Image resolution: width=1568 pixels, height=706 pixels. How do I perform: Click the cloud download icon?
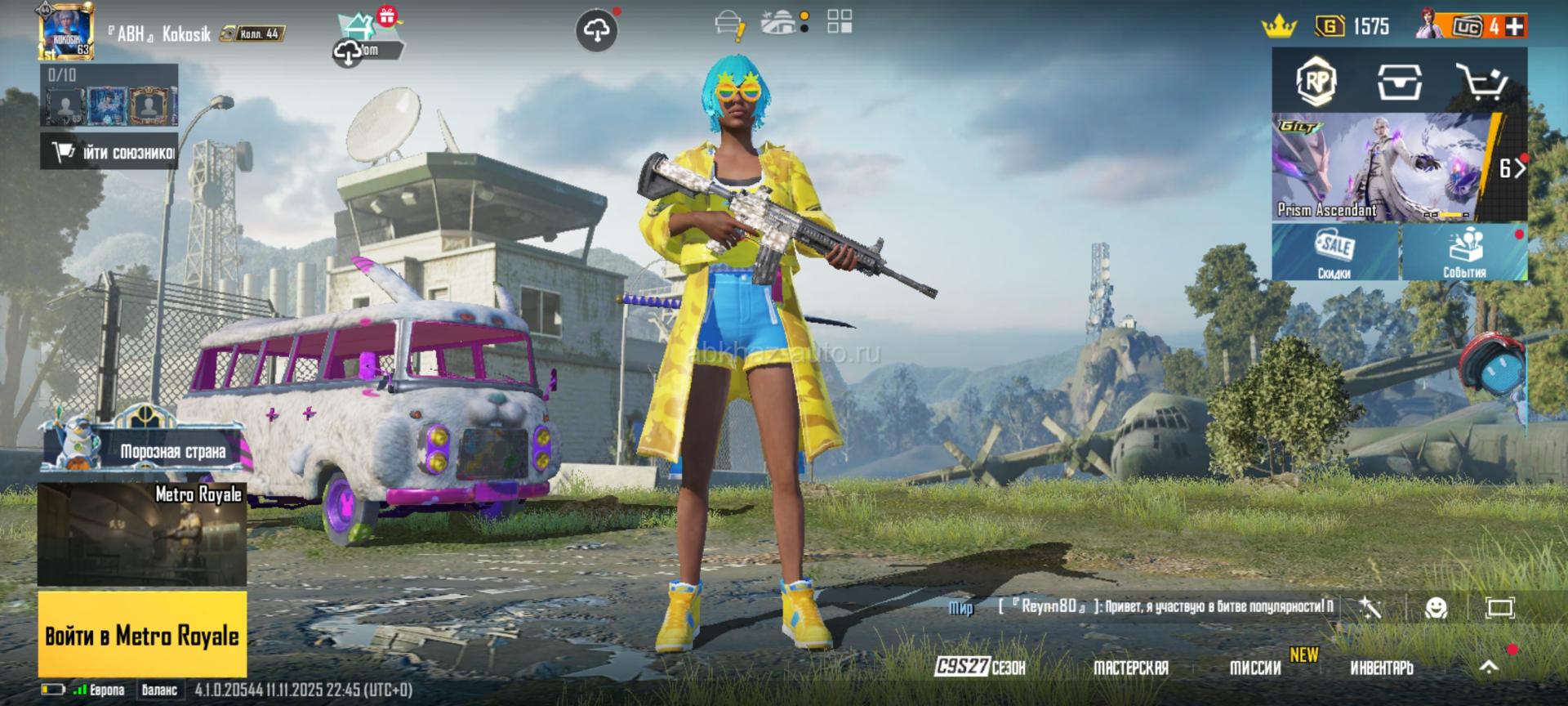coord(596,31)
